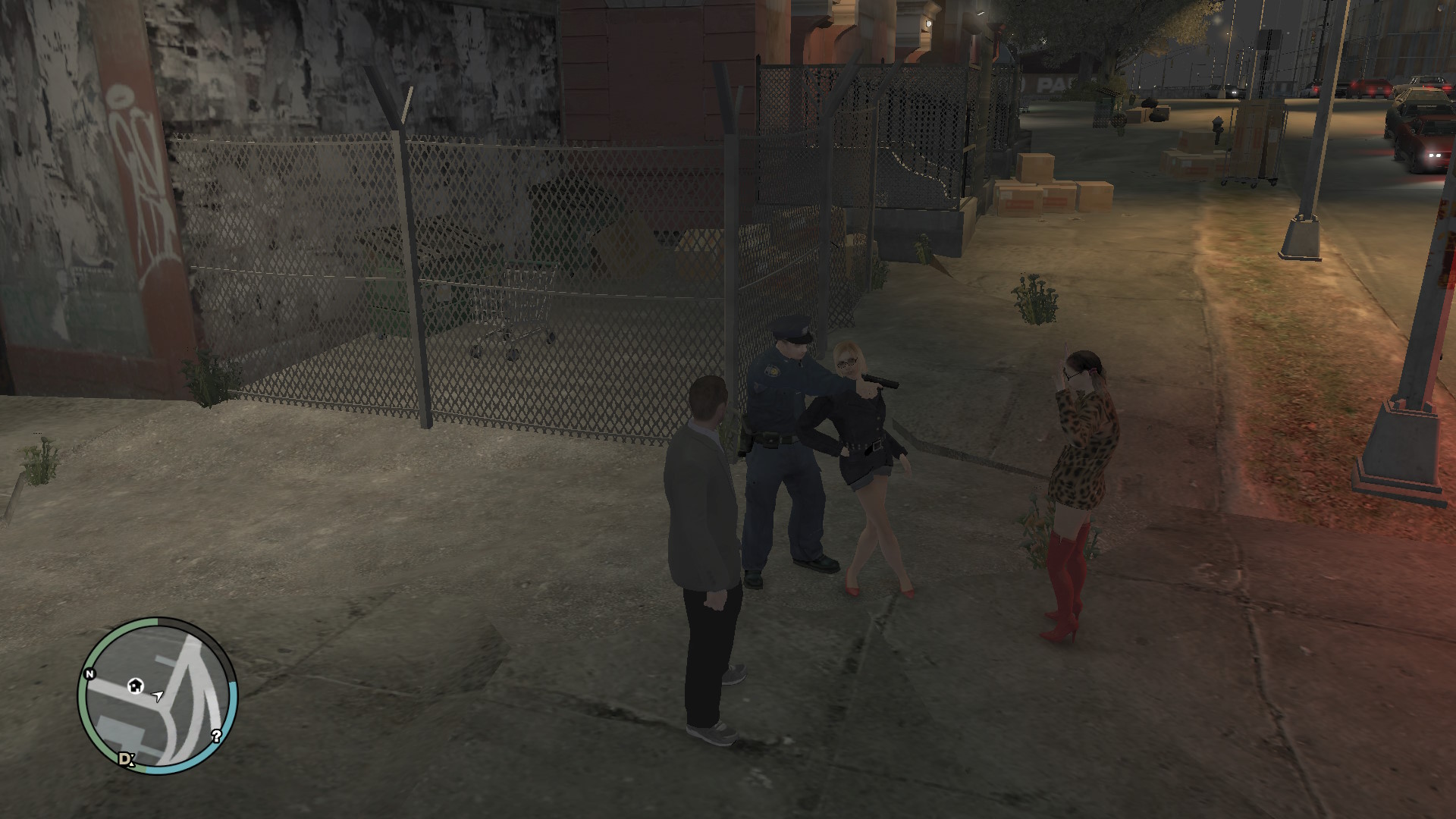
Task: Select the north 'N' compass indicator on the radar
Action: point(89,674)
